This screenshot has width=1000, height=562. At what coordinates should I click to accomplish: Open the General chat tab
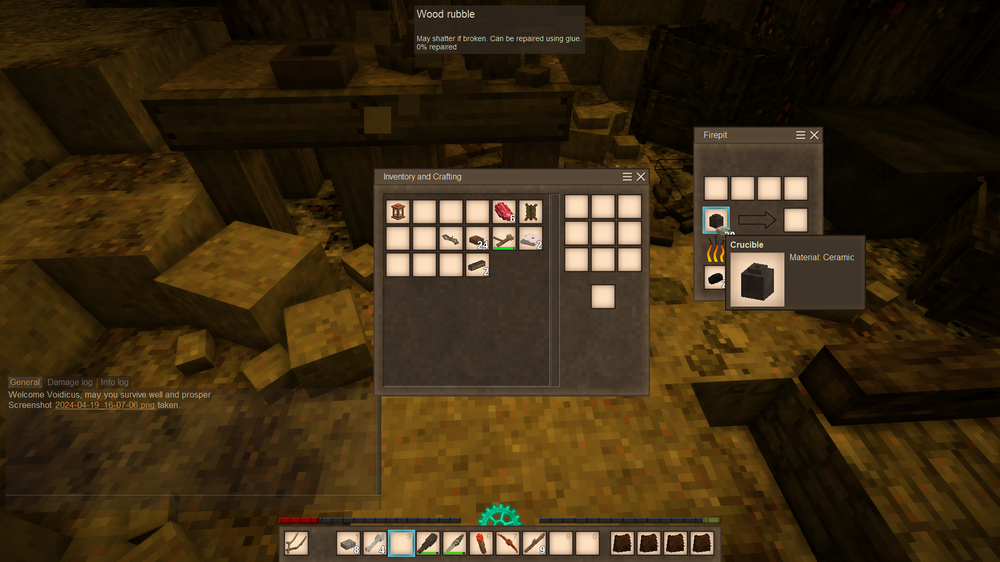tap(25, 382)
